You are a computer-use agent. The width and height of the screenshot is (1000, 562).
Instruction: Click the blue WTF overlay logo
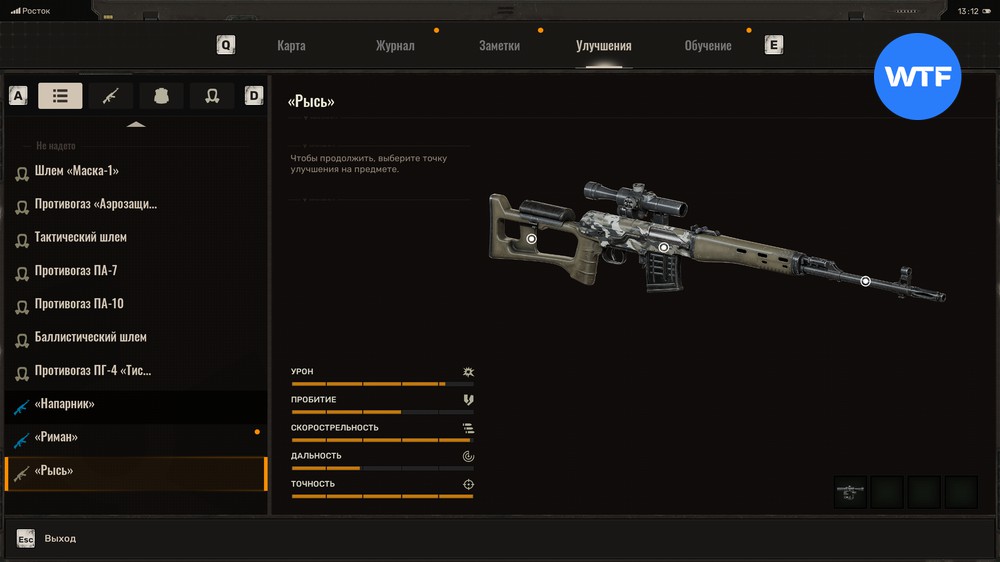click(917, 77)
